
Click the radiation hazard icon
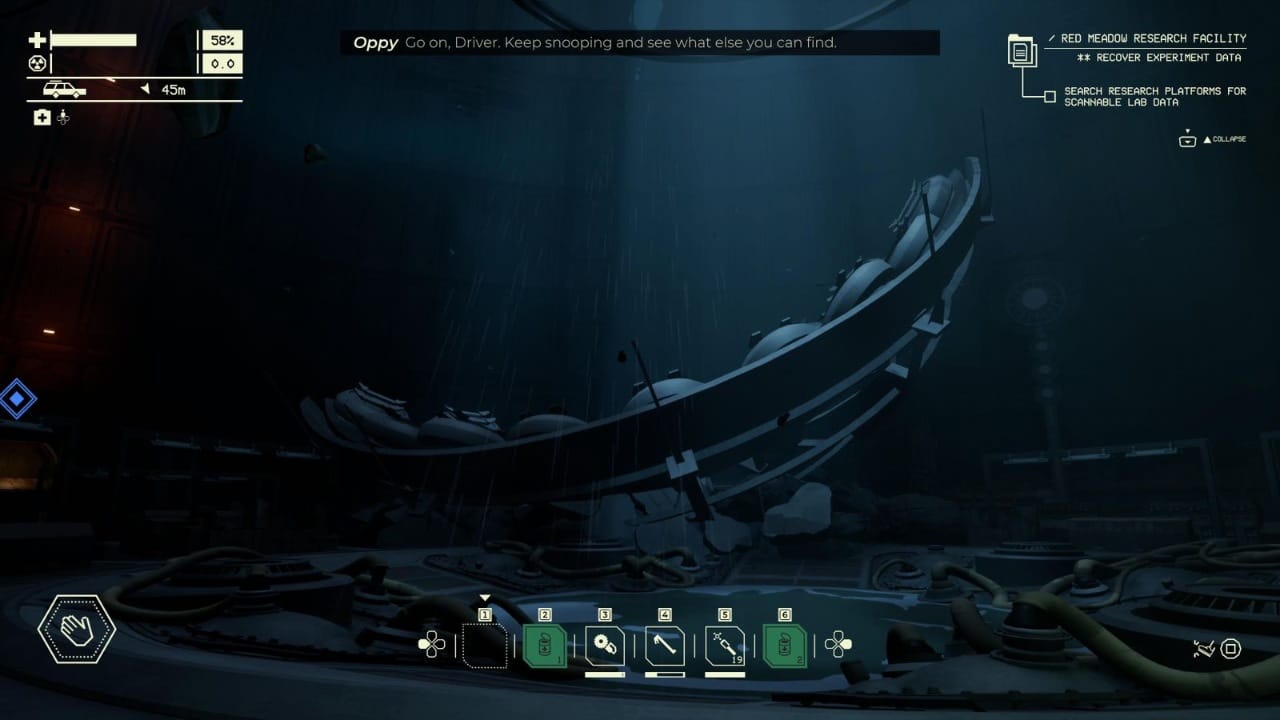click(x=38, y=64)
